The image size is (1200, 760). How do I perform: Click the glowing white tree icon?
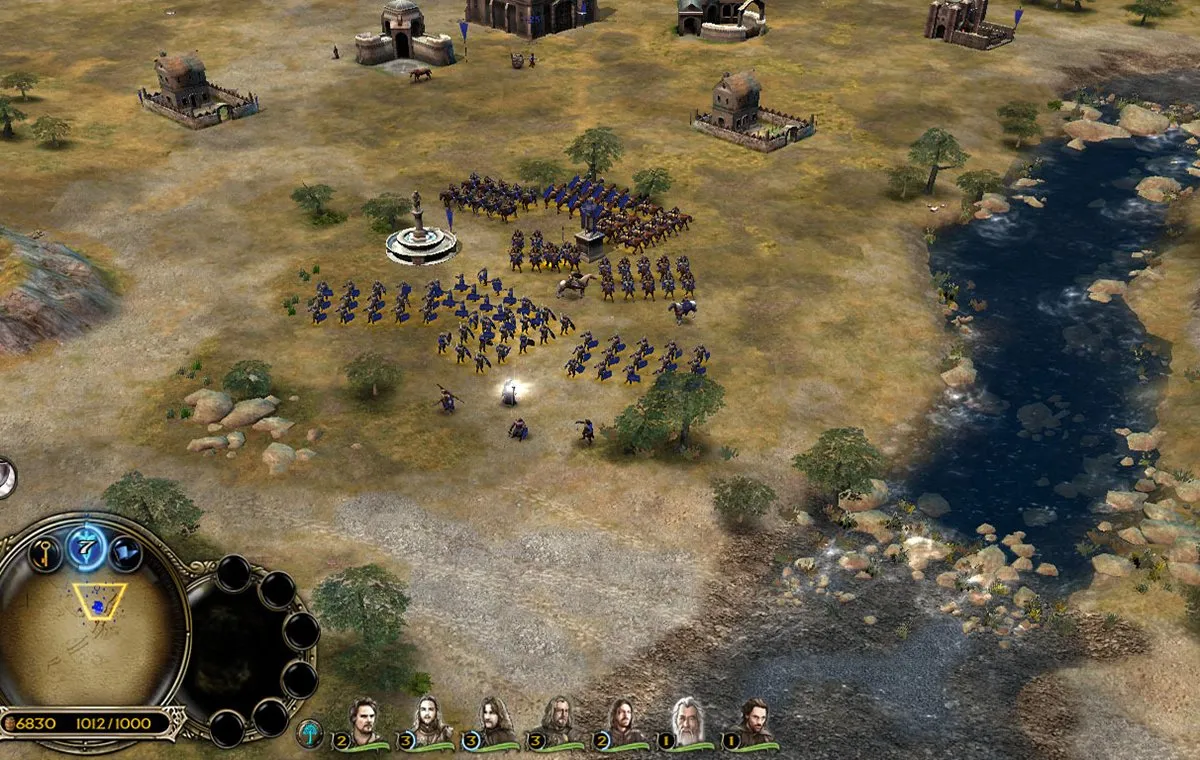point(309,733)
